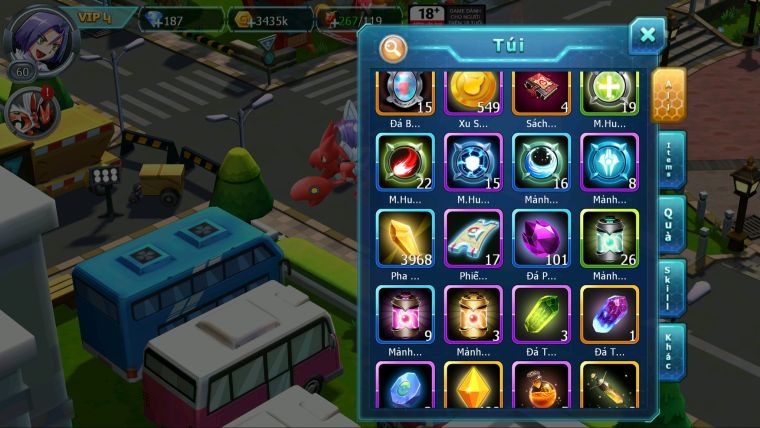760x428 pixels.
Task: Show the Khác category tab
Action: (x=668, y=351)
